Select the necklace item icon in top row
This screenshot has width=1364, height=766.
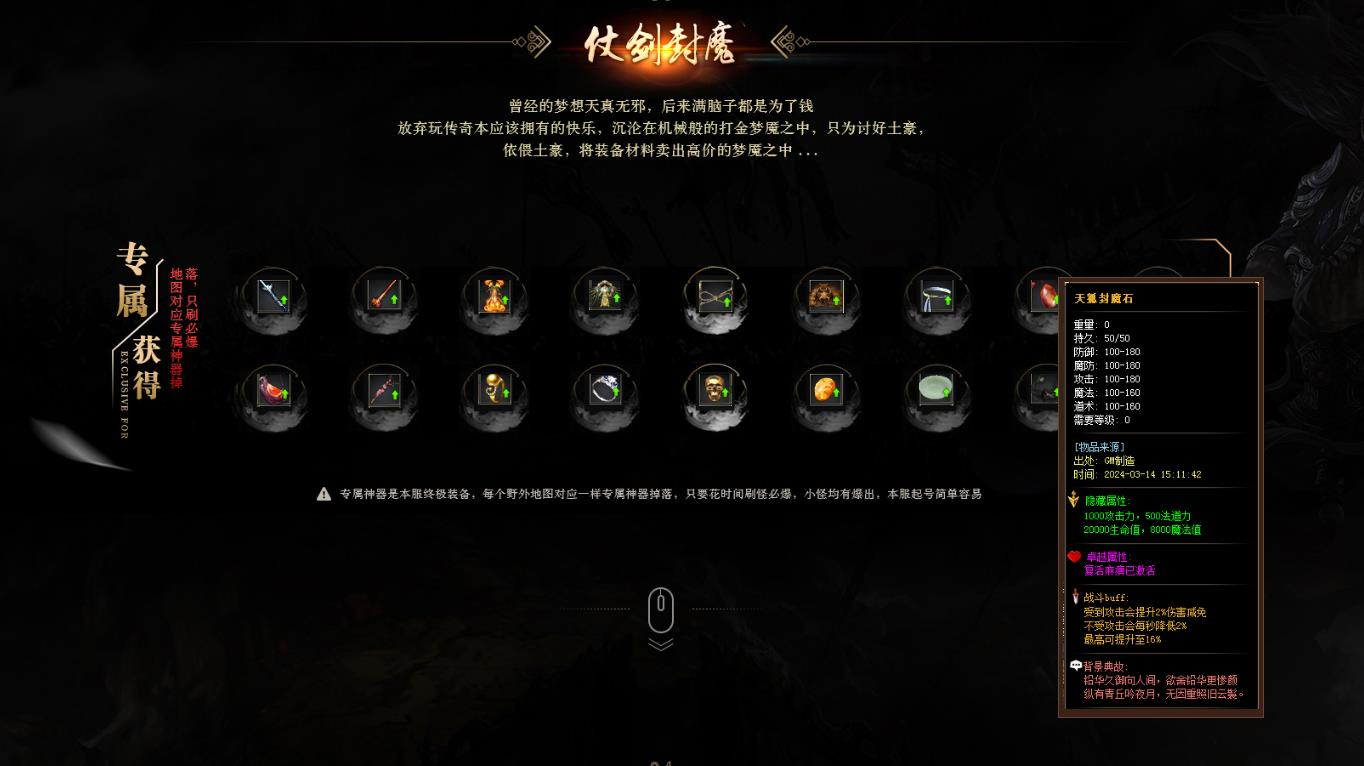(714, 297)
